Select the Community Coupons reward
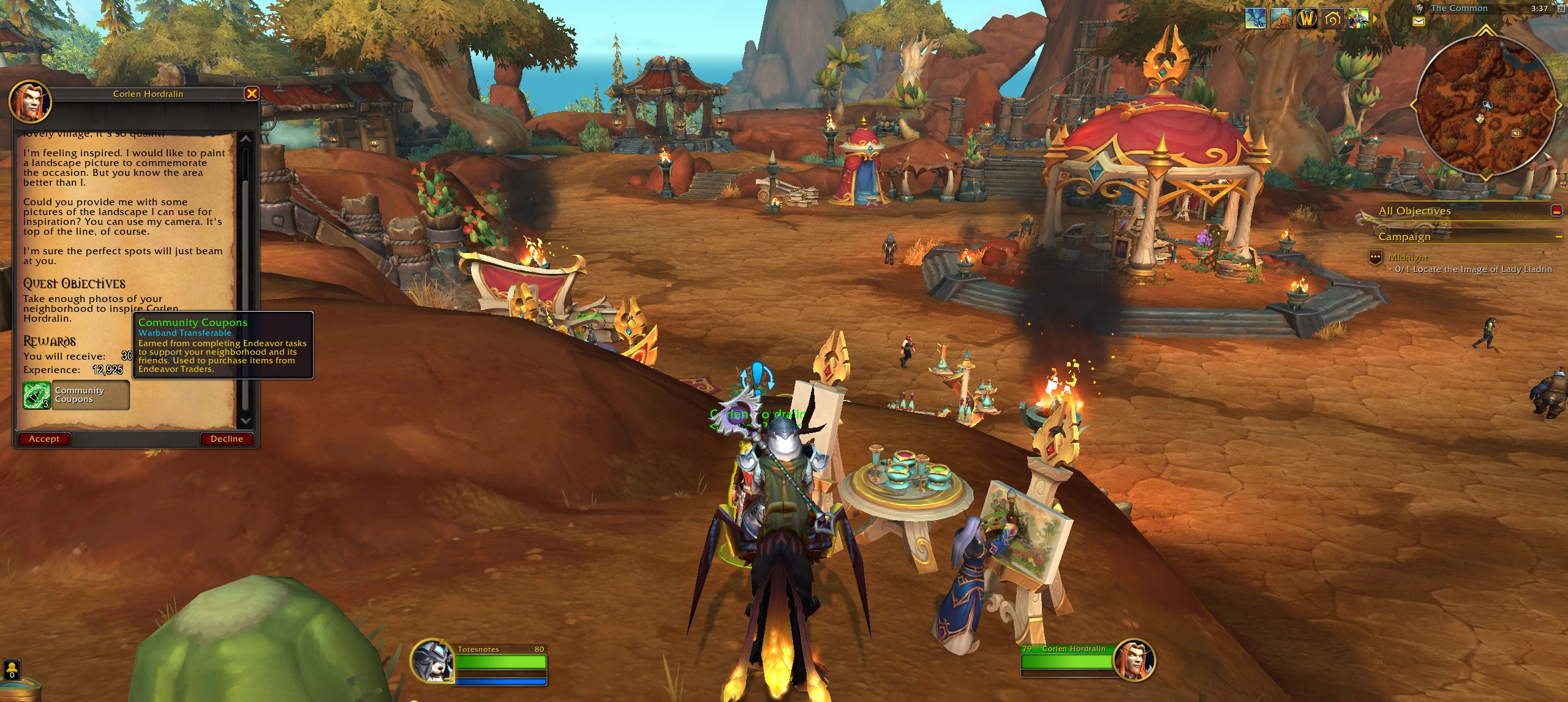The image size is (1568, 702). (x=76, y=395)
